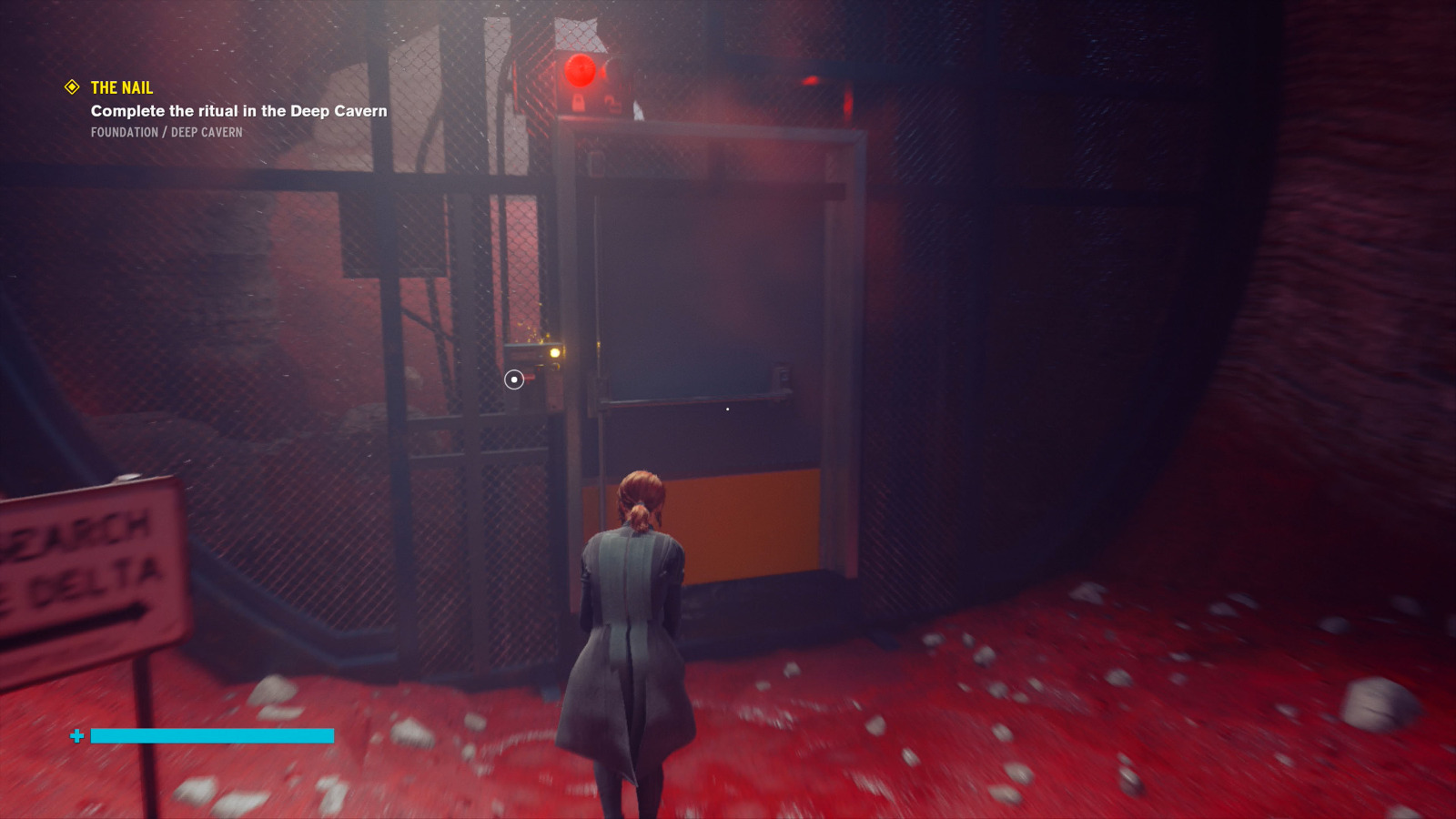Select the FOUNDATION / DEEP CAVERN location label
1456x819 pixels.
[167, 131]
